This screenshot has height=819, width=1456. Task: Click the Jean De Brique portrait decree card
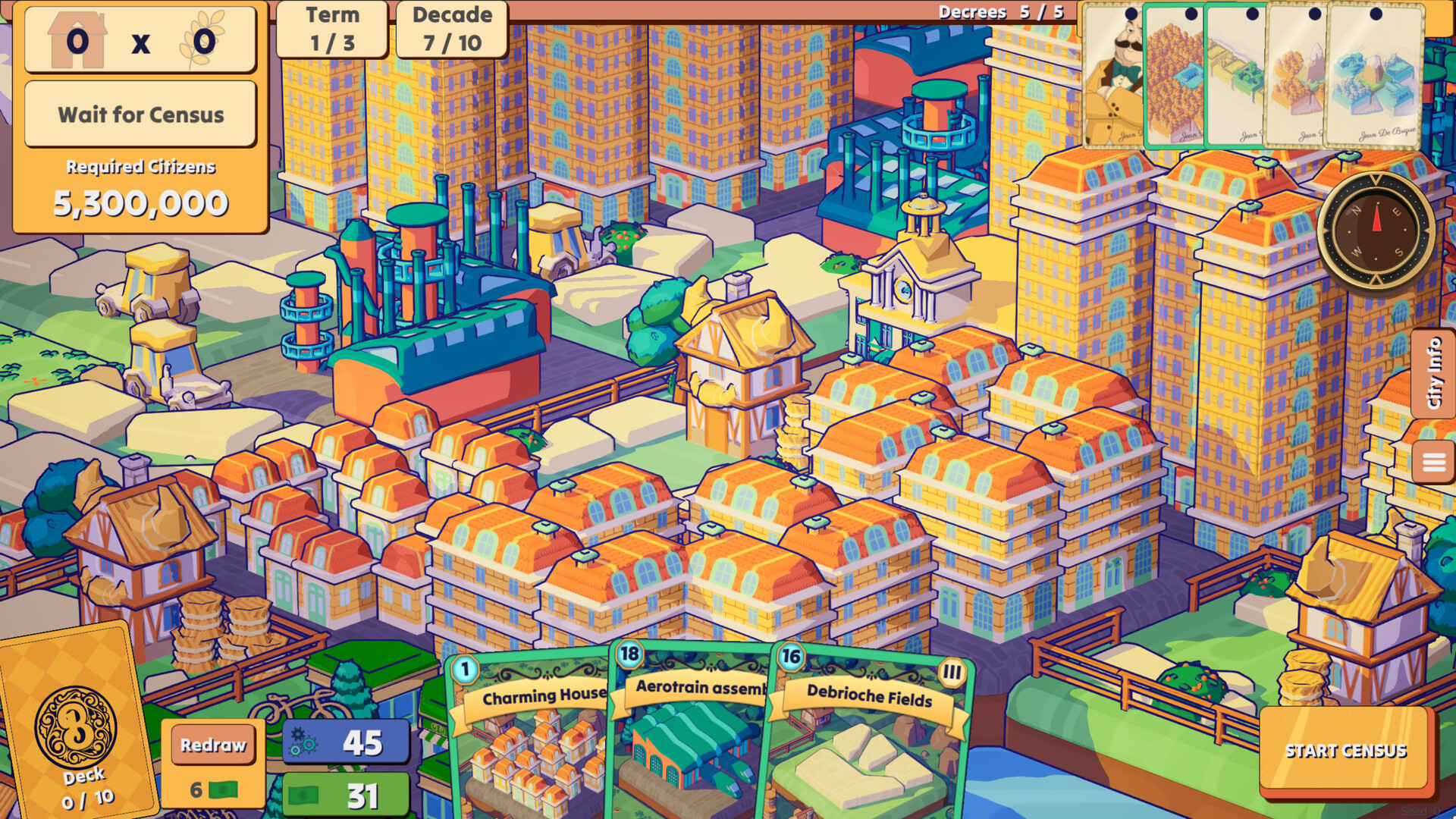point(1112,76)
